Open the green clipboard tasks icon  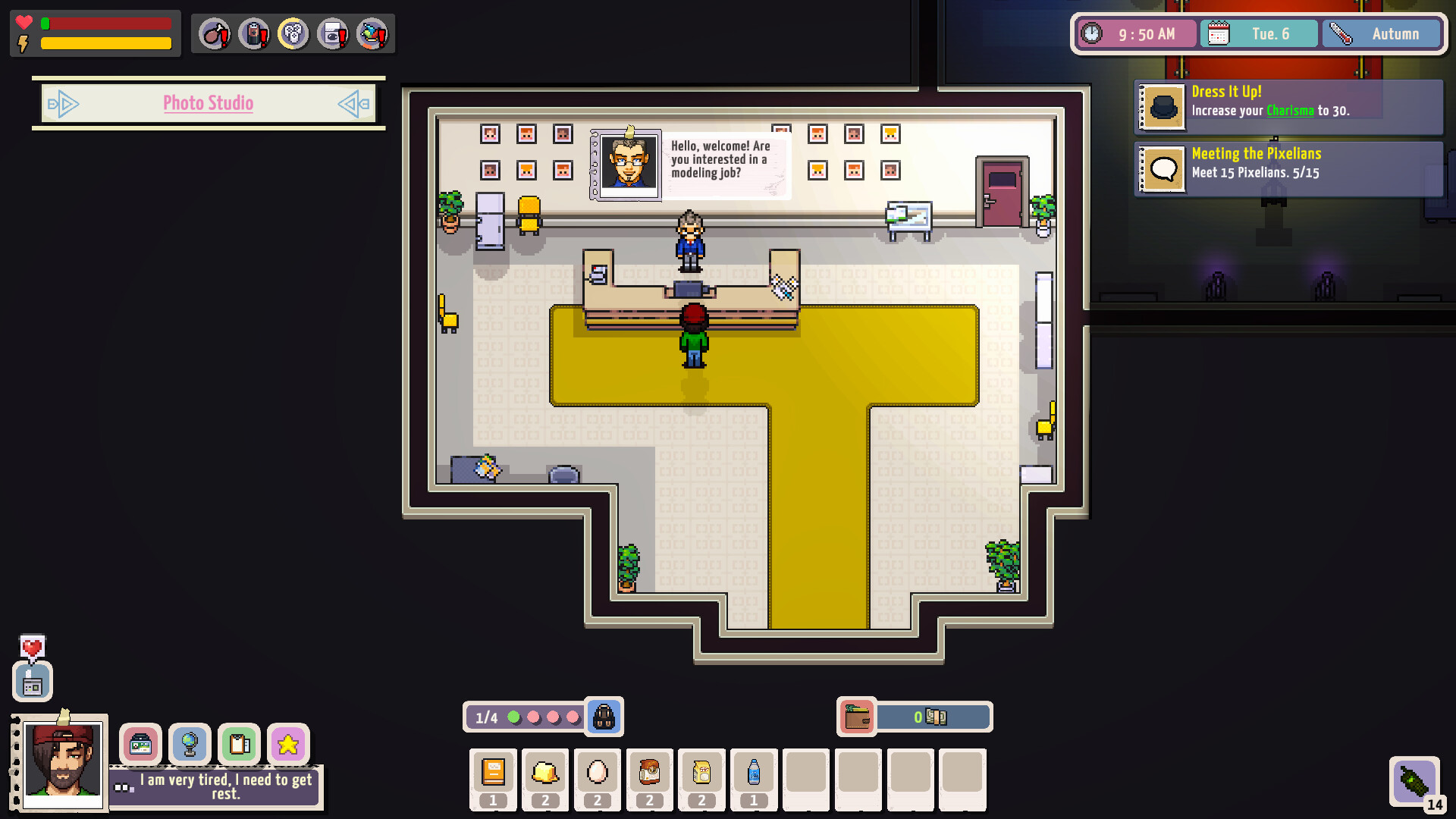(x=240, y=745)
